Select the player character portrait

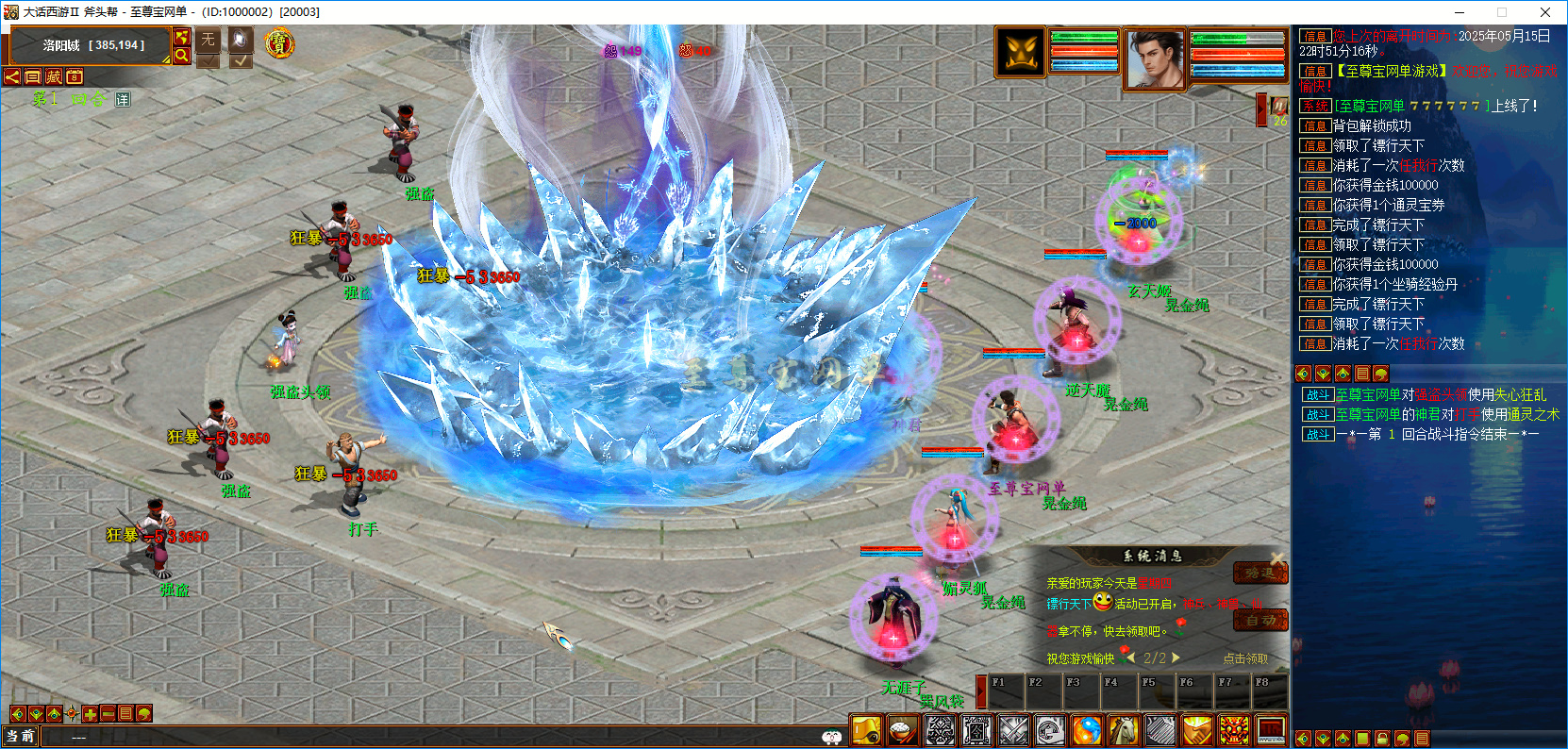click(1154, 59)
